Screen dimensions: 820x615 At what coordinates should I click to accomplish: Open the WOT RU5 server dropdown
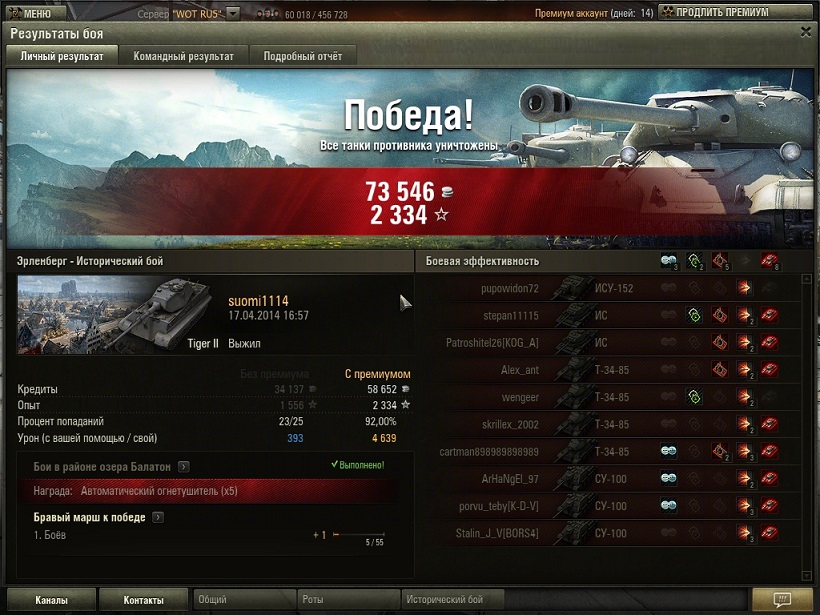coord(233,13)
